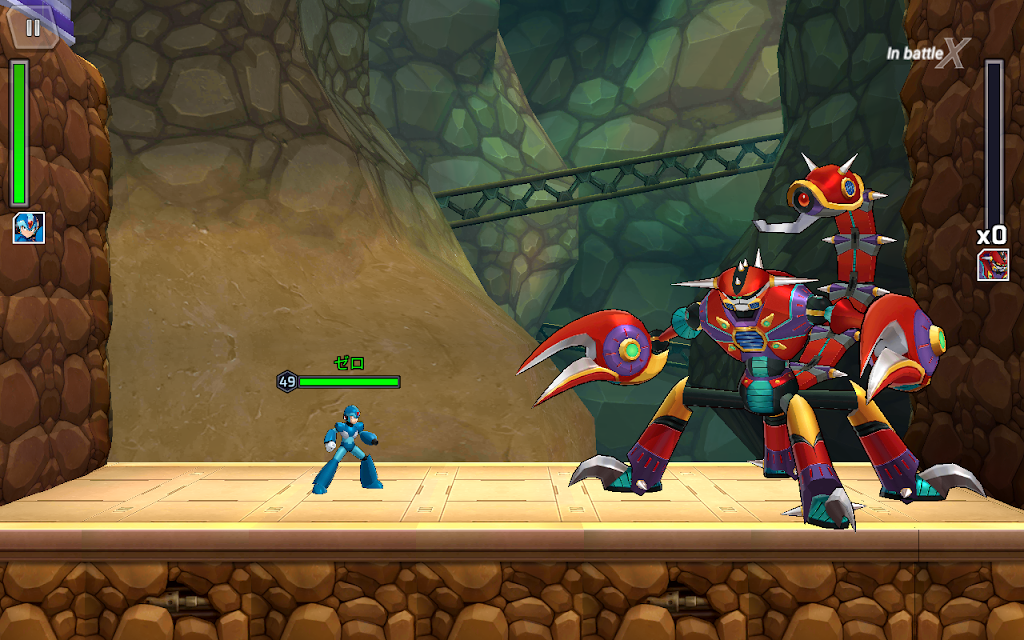This screenshot has height=640, width=1024.
Task: Tap the blue X character portrait
Action: pos(28,228)
